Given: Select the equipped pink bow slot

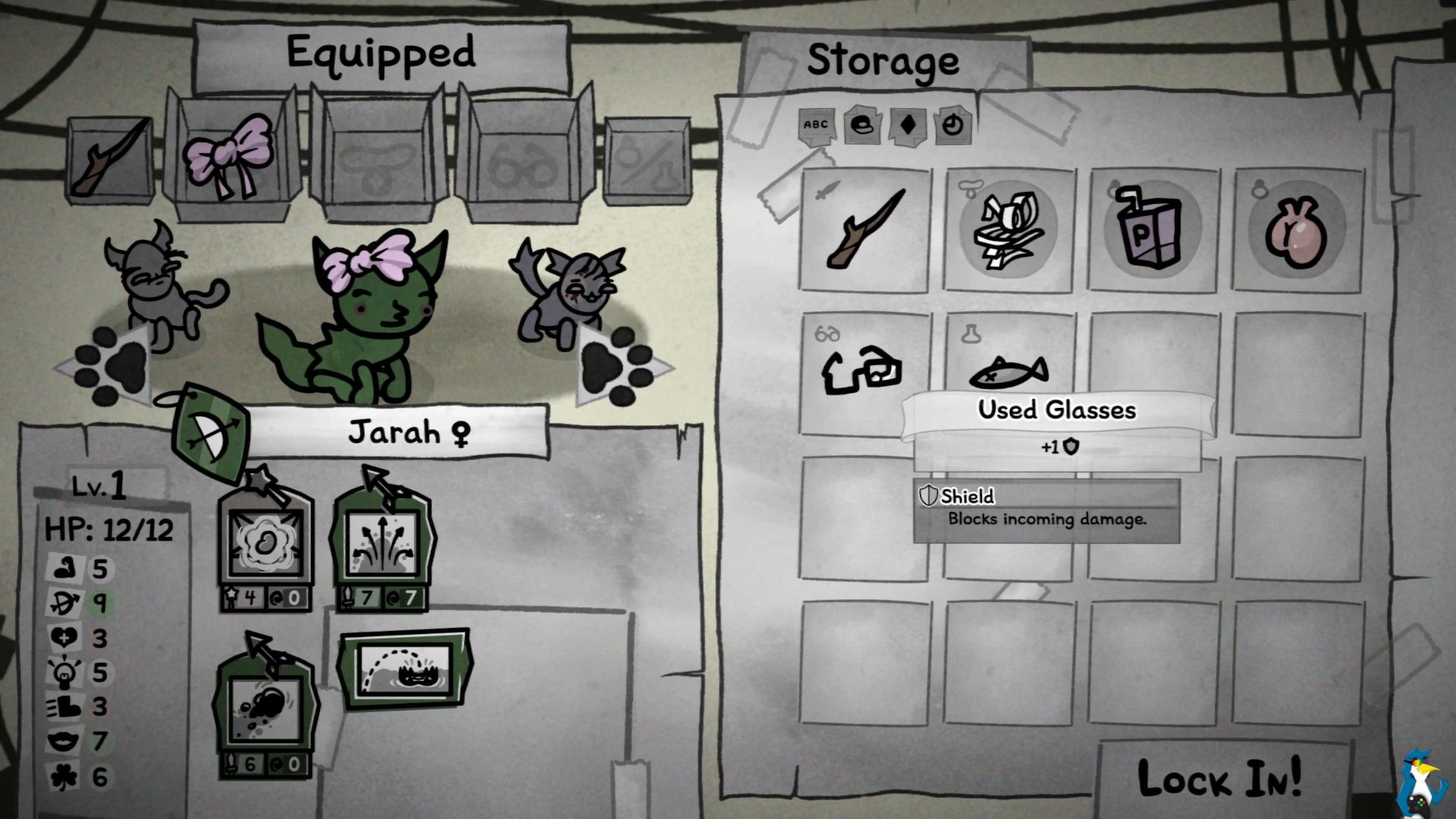Looking at the screenshot, I should [228, 157].
